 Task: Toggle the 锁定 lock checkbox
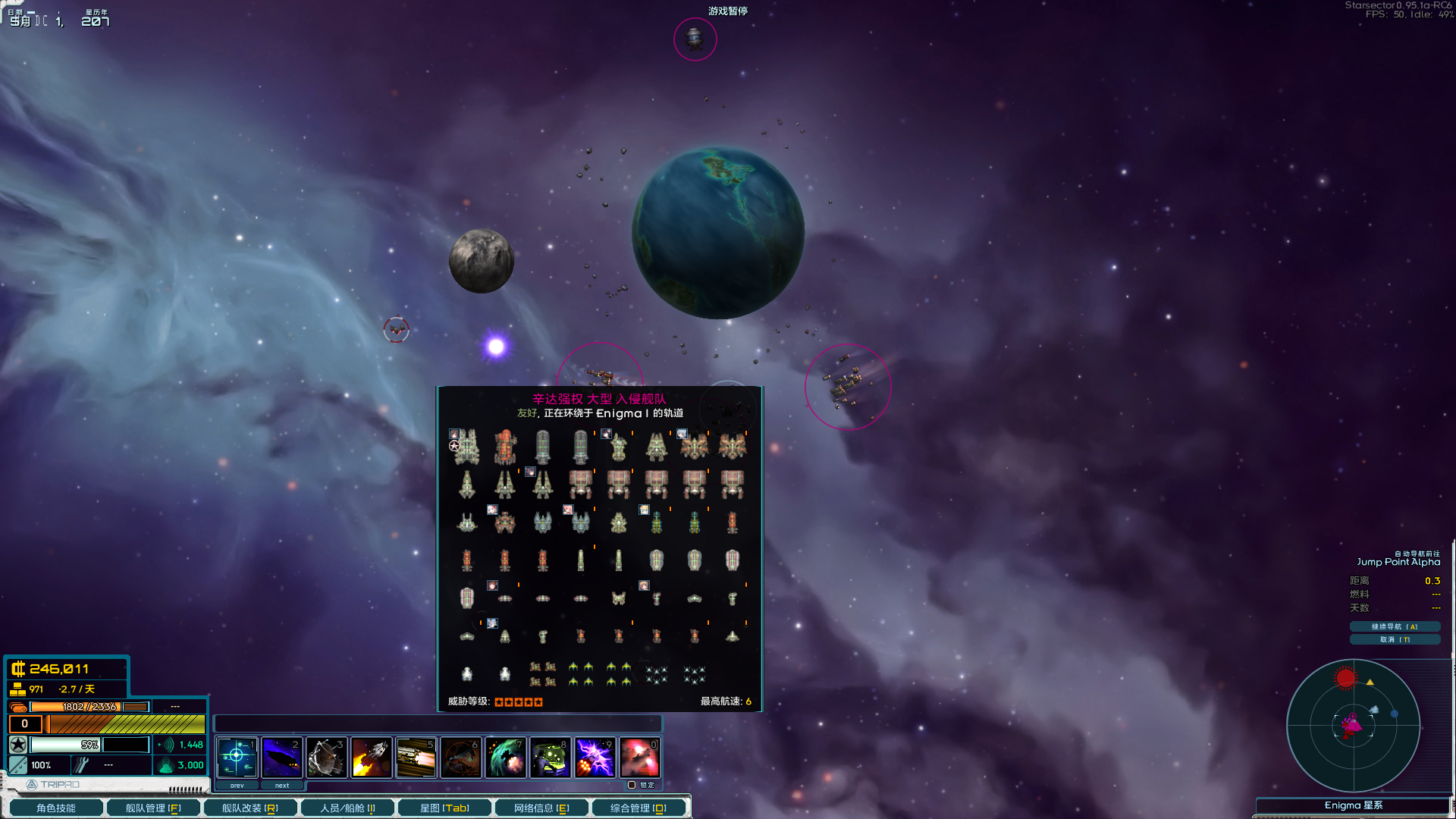click(x=632, y=785)
